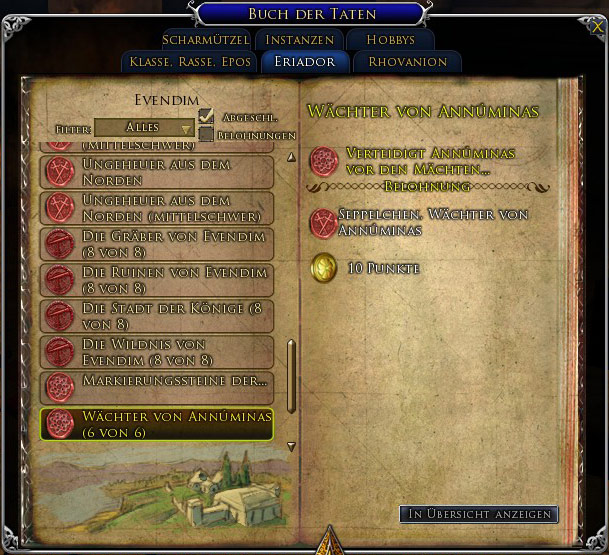Toggle the Abgeschl. checkbox
Viewport: 609px width, 555px height.
(207, 117)
